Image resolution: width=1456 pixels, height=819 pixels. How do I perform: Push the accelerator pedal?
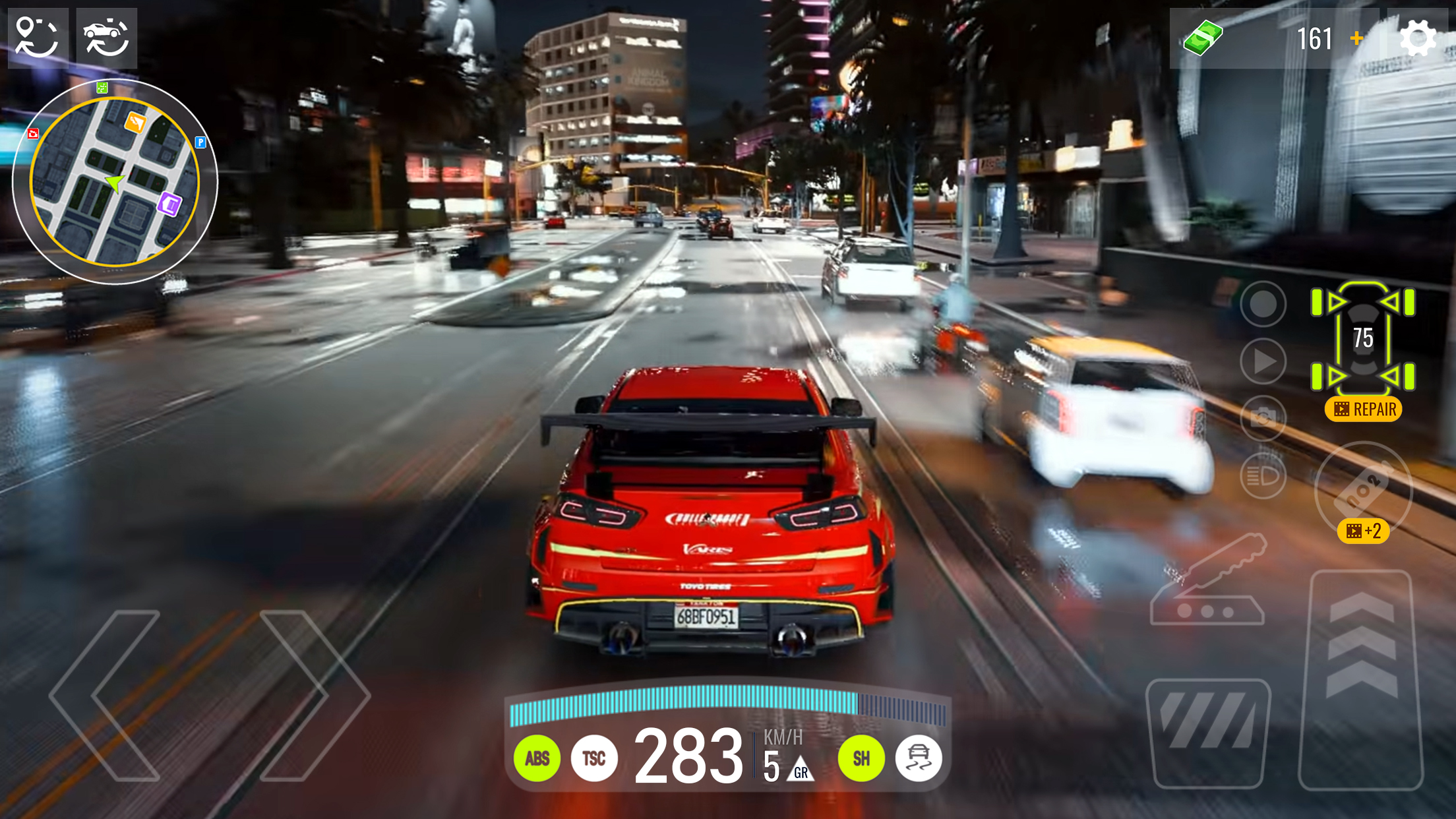tap(1361, 679)
